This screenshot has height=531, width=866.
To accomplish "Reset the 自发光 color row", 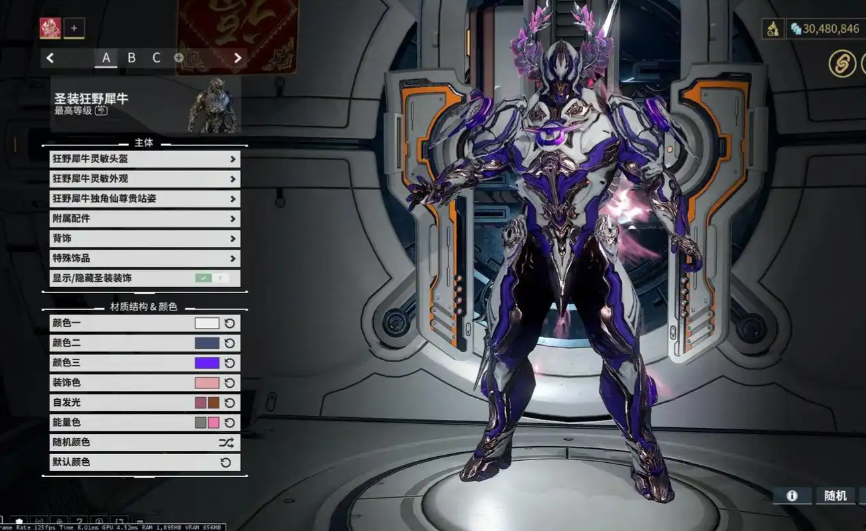I will tap(229, 403).
